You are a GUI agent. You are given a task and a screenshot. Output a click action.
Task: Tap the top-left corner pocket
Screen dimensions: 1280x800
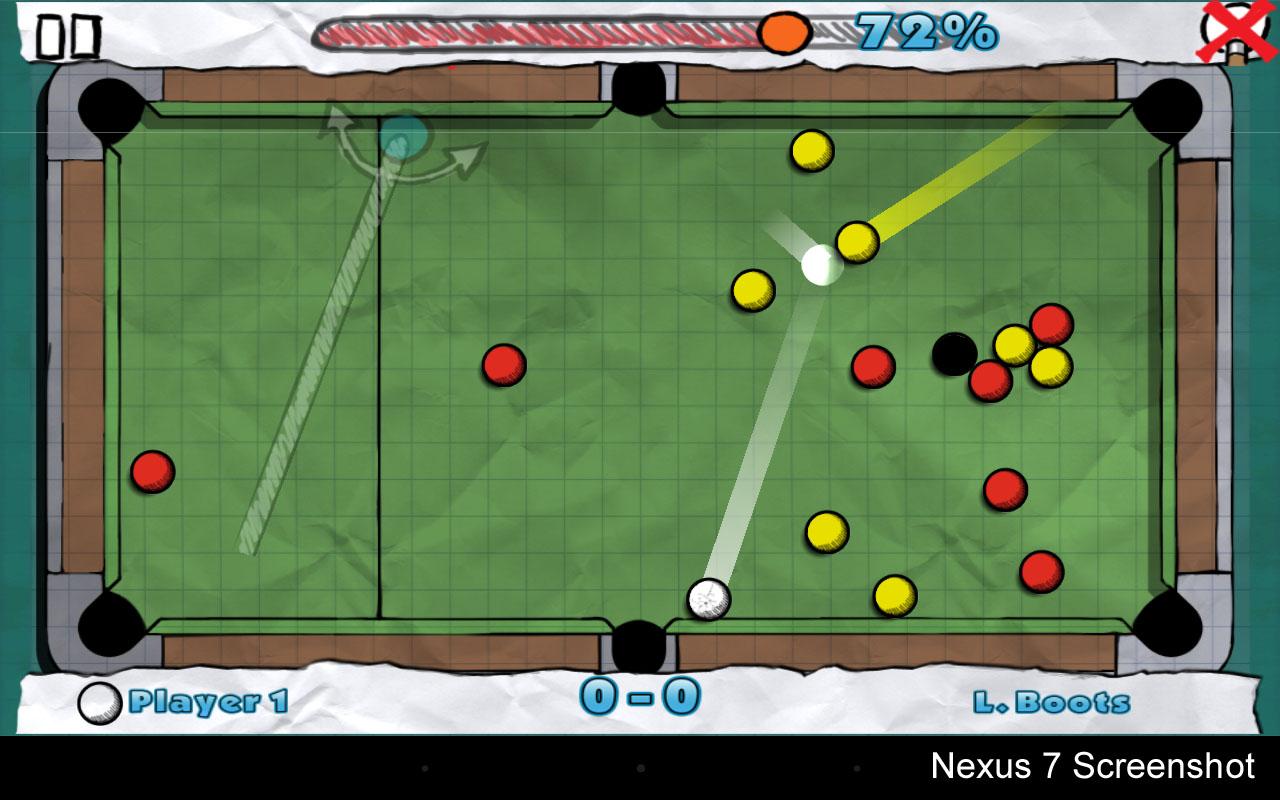click(108, 105)
